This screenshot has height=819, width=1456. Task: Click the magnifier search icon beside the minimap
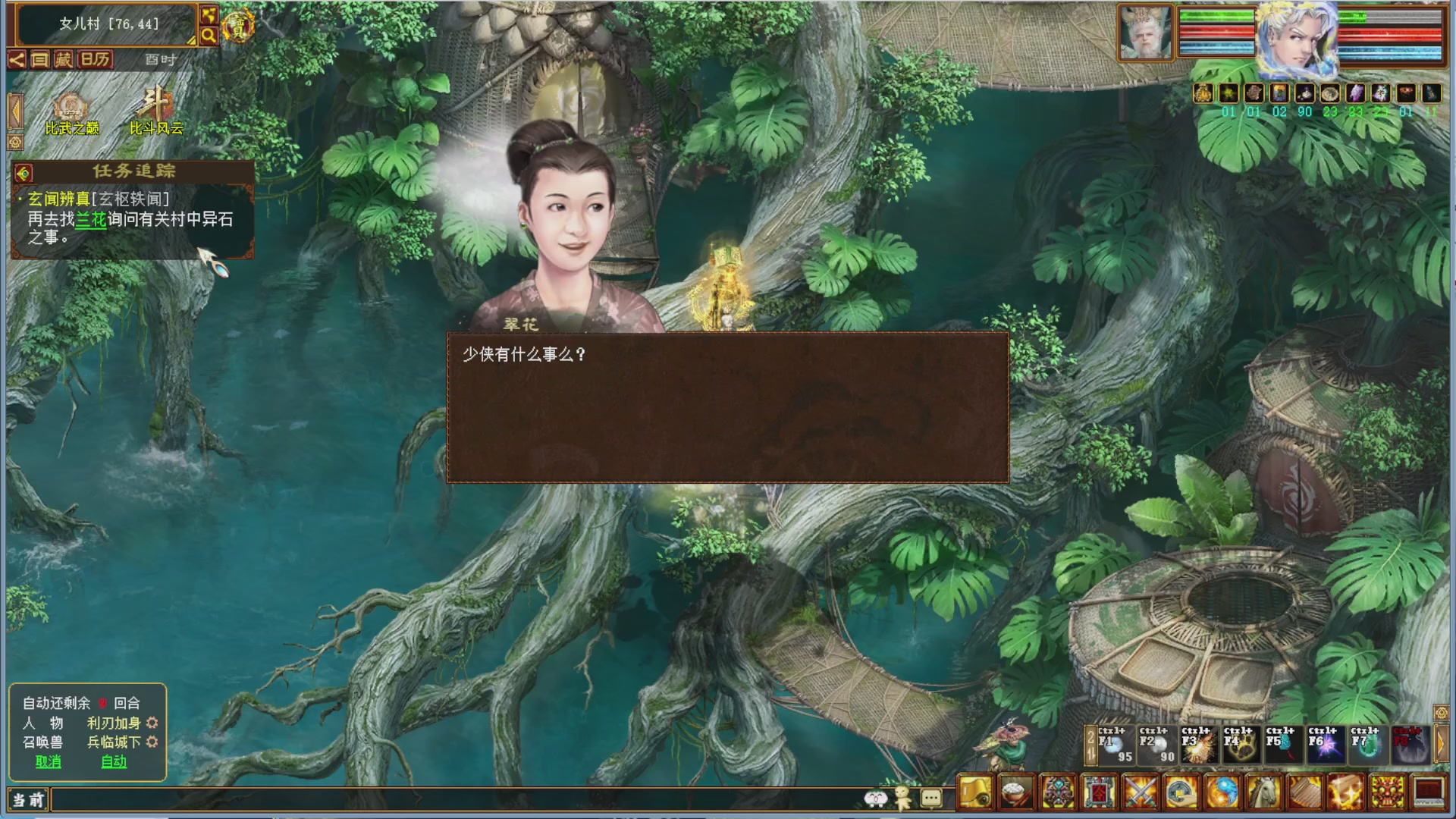click(209, 34)
